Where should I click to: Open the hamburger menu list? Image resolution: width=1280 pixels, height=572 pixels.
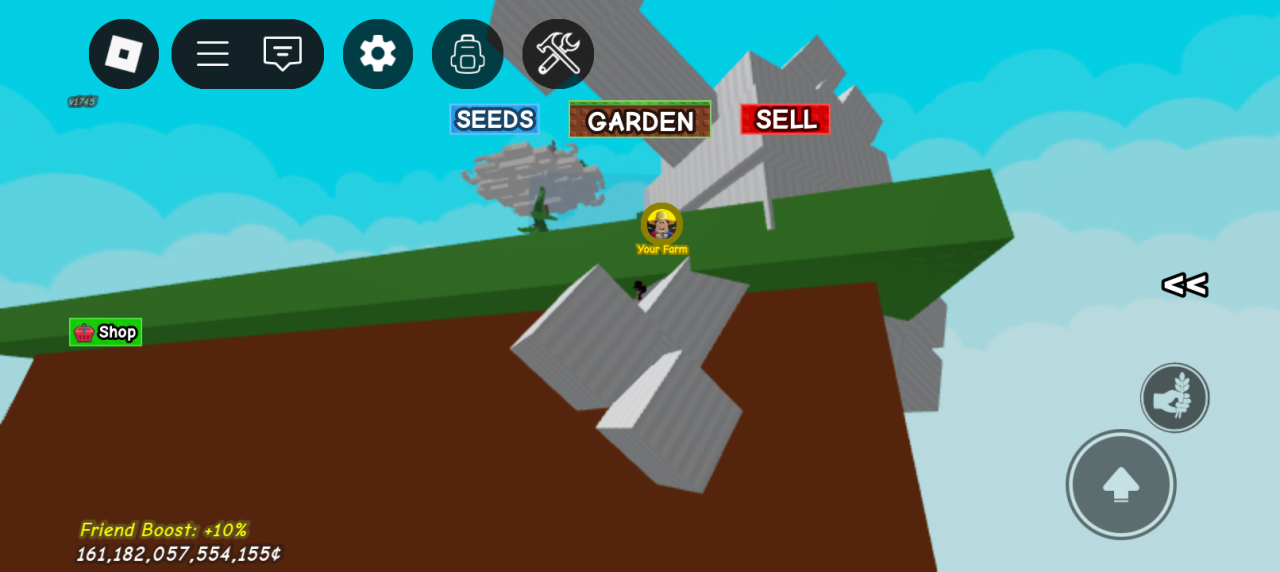click(212, 54)
